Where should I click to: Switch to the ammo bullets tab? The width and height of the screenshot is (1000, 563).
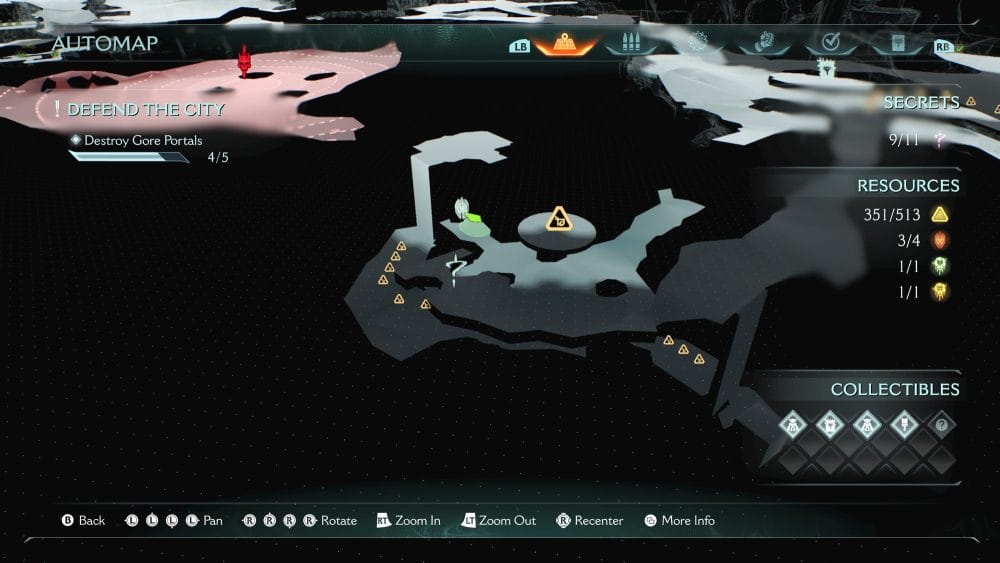631,44
